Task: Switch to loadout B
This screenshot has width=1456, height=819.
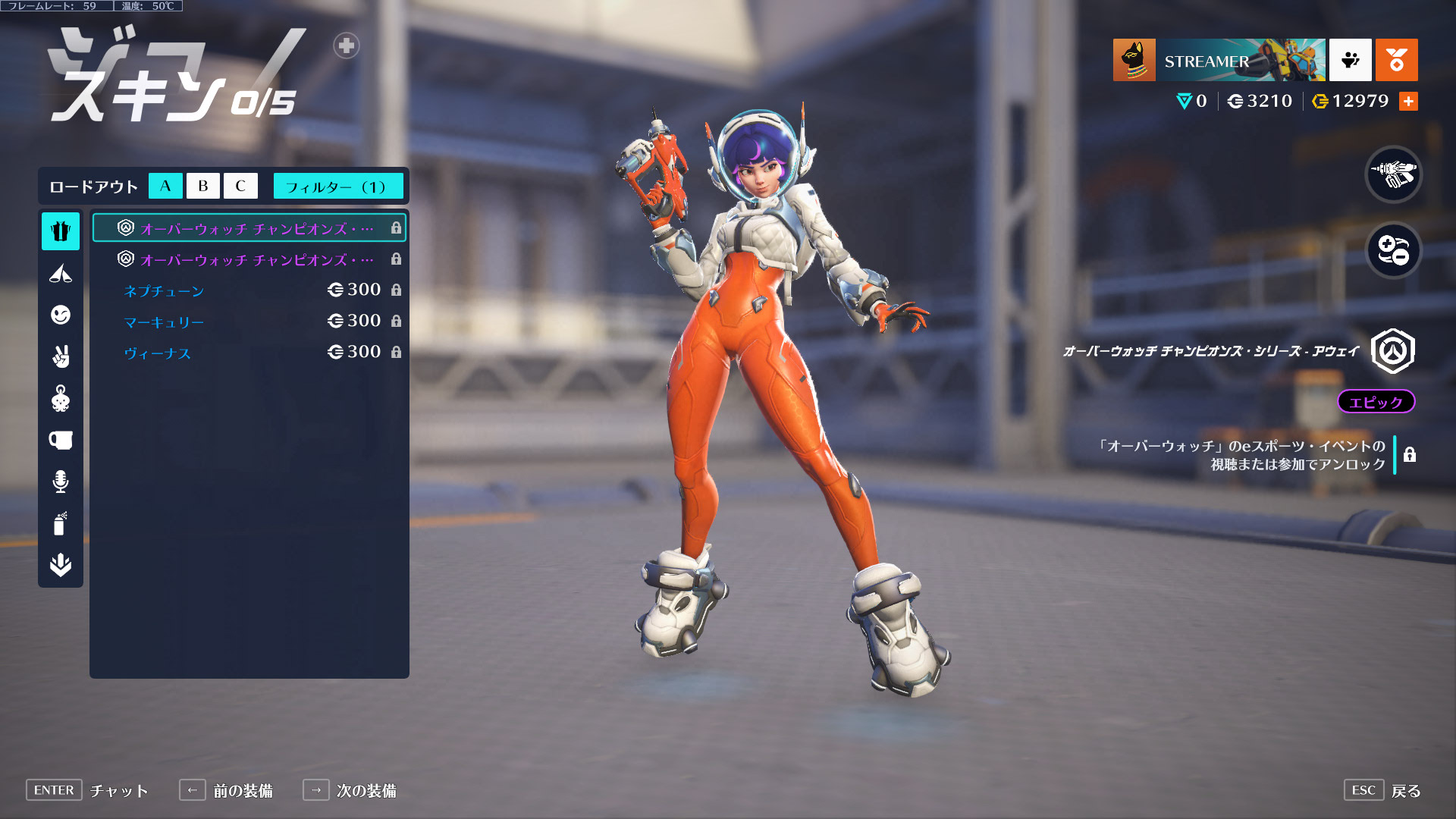Action: click(x=202, y=186)
